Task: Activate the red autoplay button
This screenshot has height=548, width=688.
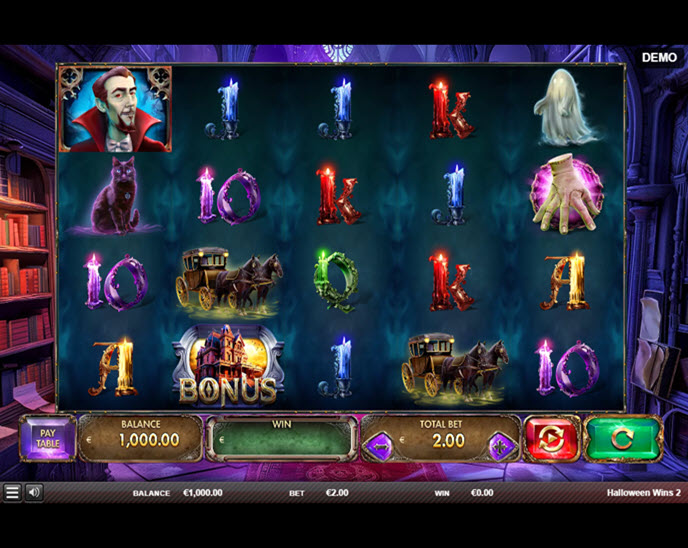Action: coord(551,439)
